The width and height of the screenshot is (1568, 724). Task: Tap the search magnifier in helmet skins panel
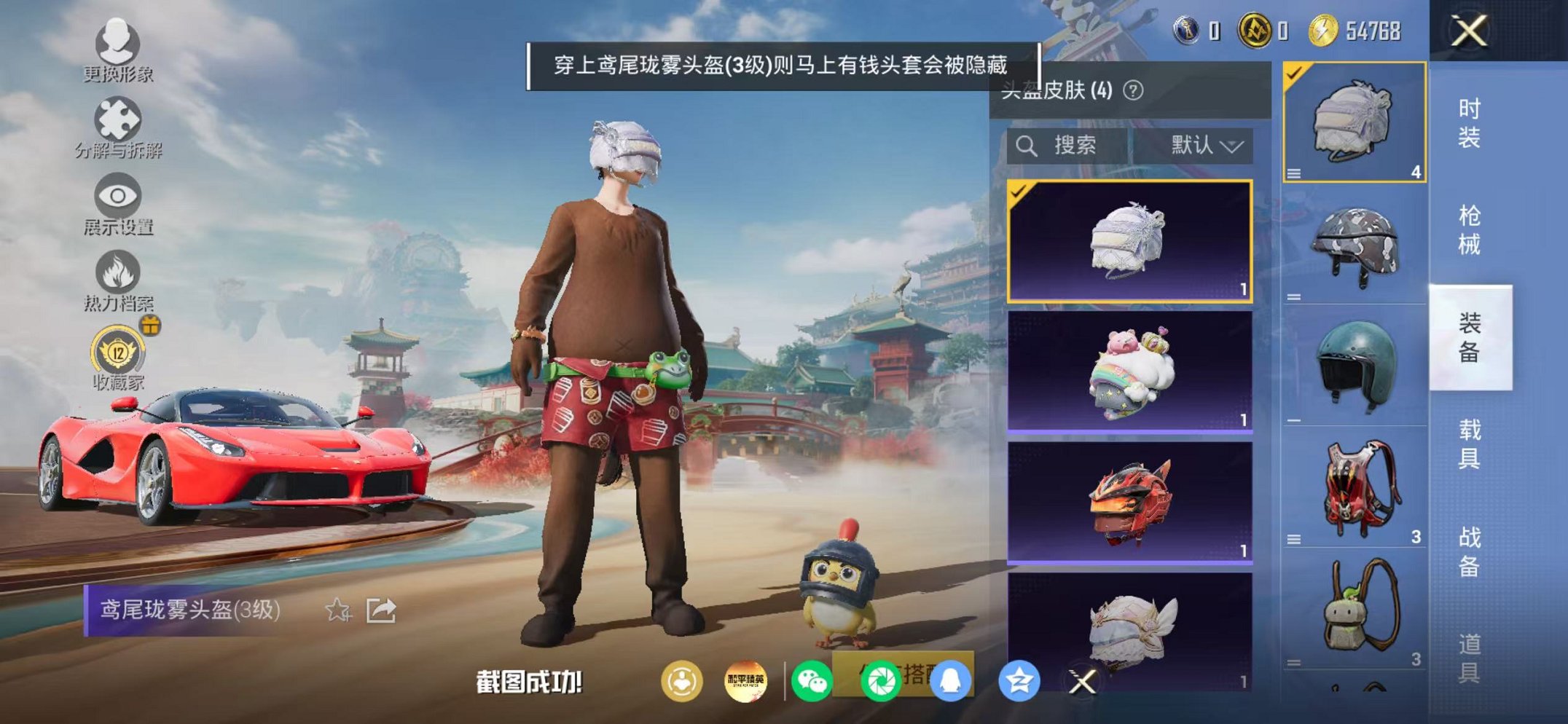pyautogui.click(x=1029, y=144)
